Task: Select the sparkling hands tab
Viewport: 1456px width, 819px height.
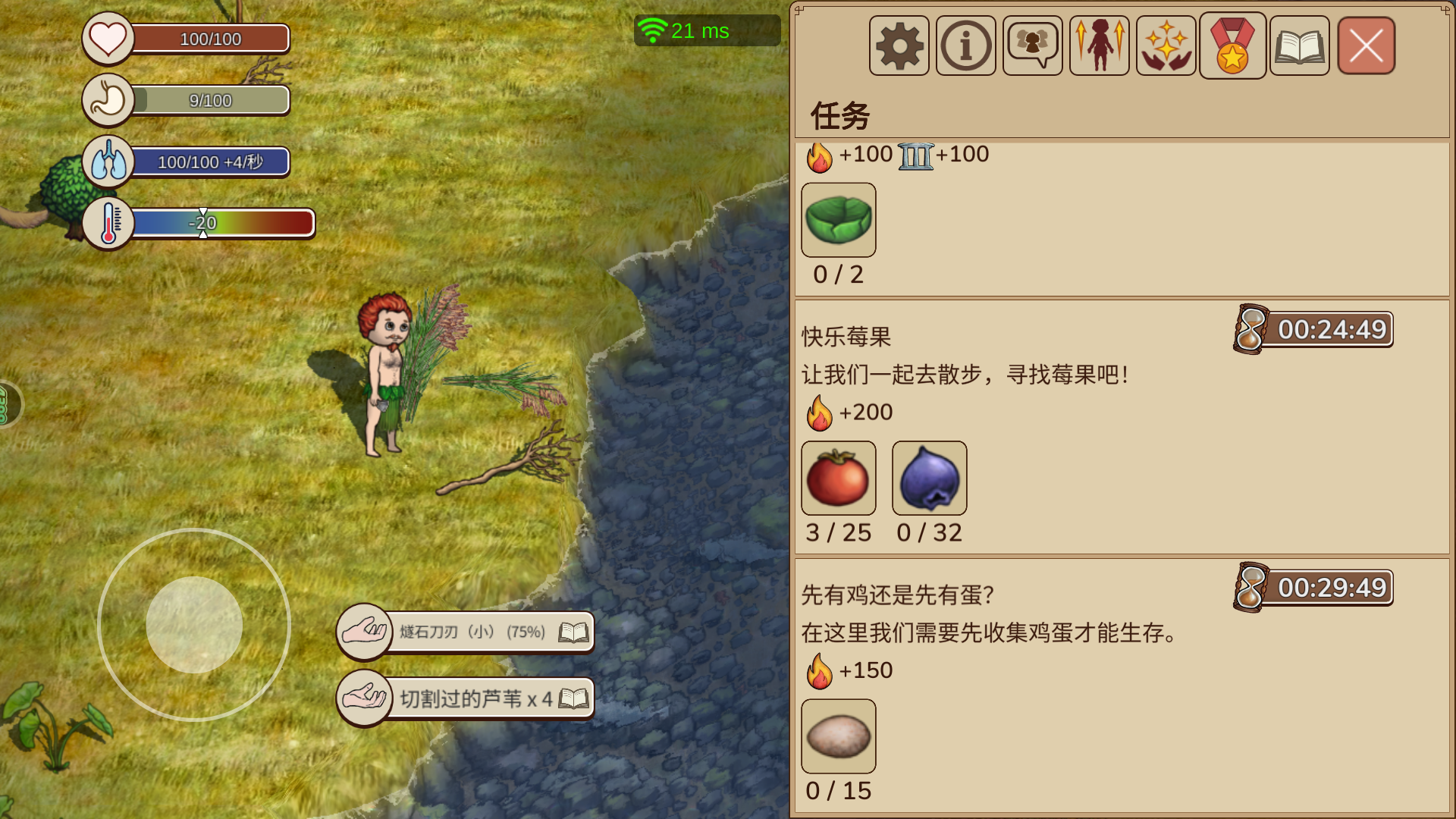Action: coord(1166,46)
